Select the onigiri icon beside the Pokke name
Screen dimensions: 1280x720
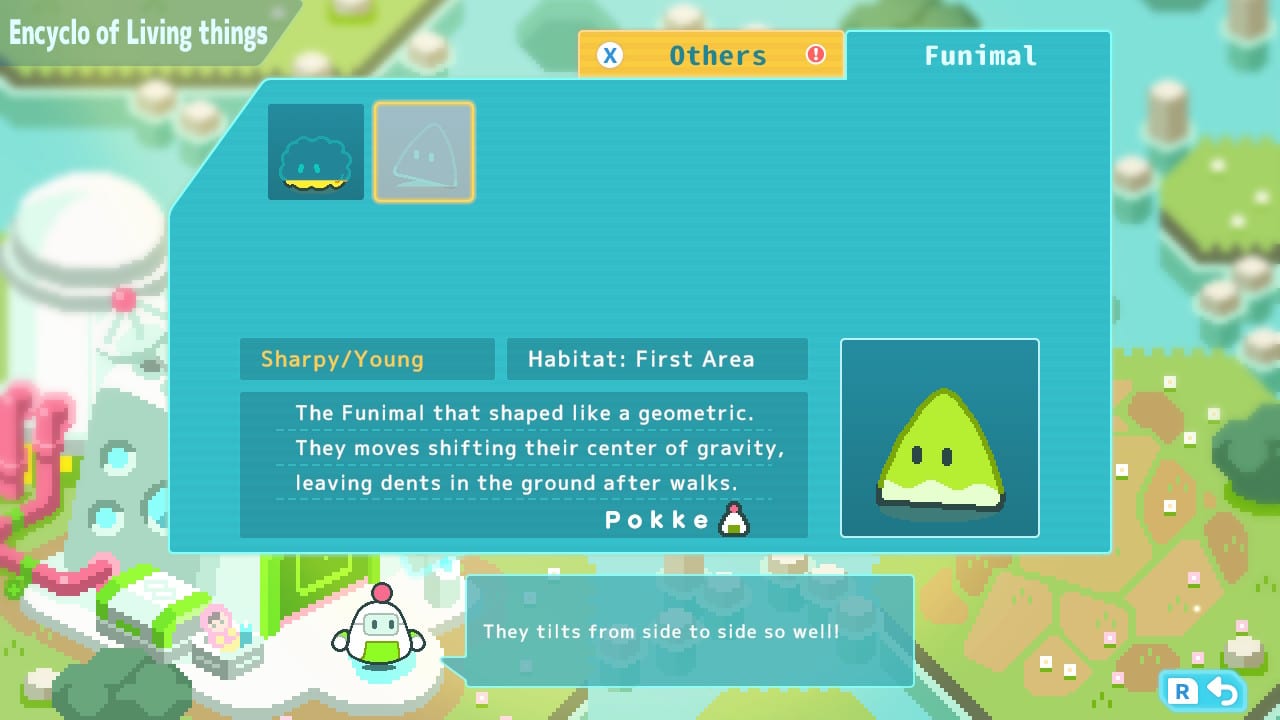(x=734, y=518)
